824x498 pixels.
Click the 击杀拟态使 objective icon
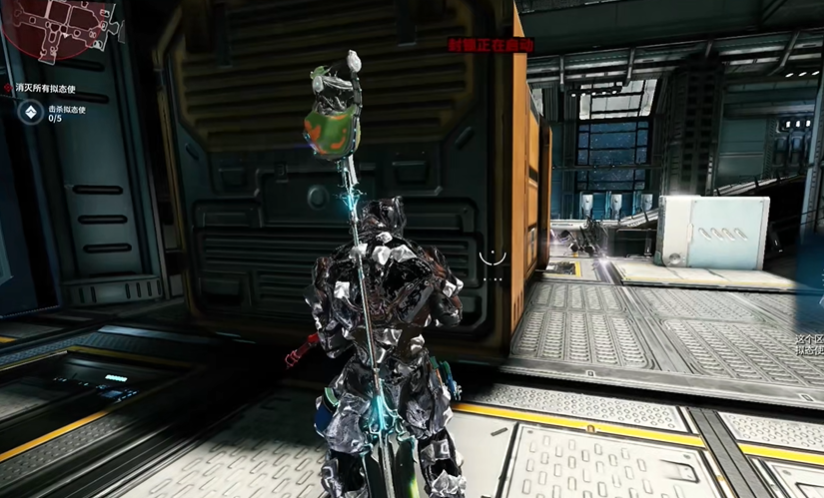pyautogui.click(x=29, y=113)
